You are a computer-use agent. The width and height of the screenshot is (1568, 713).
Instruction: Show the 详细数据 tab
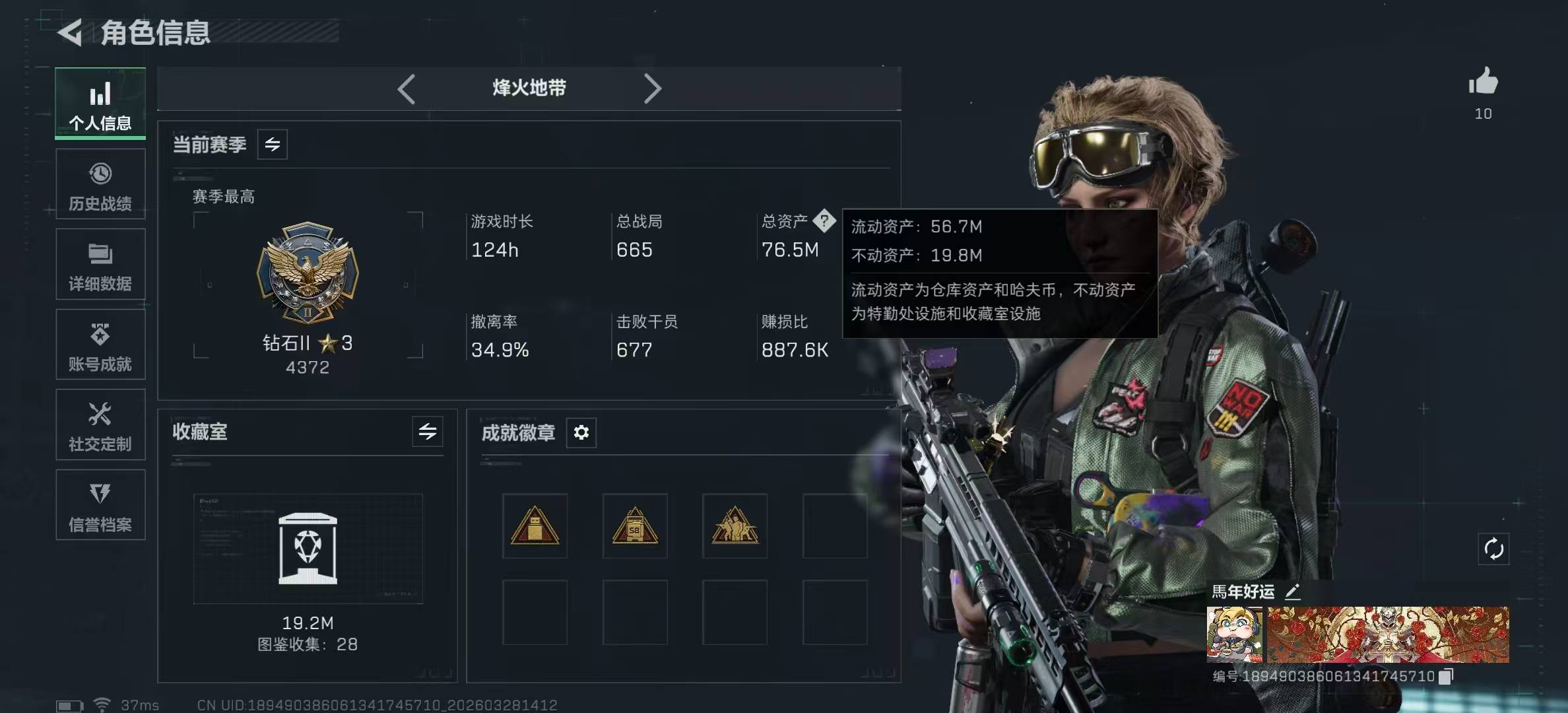point(100,265)
